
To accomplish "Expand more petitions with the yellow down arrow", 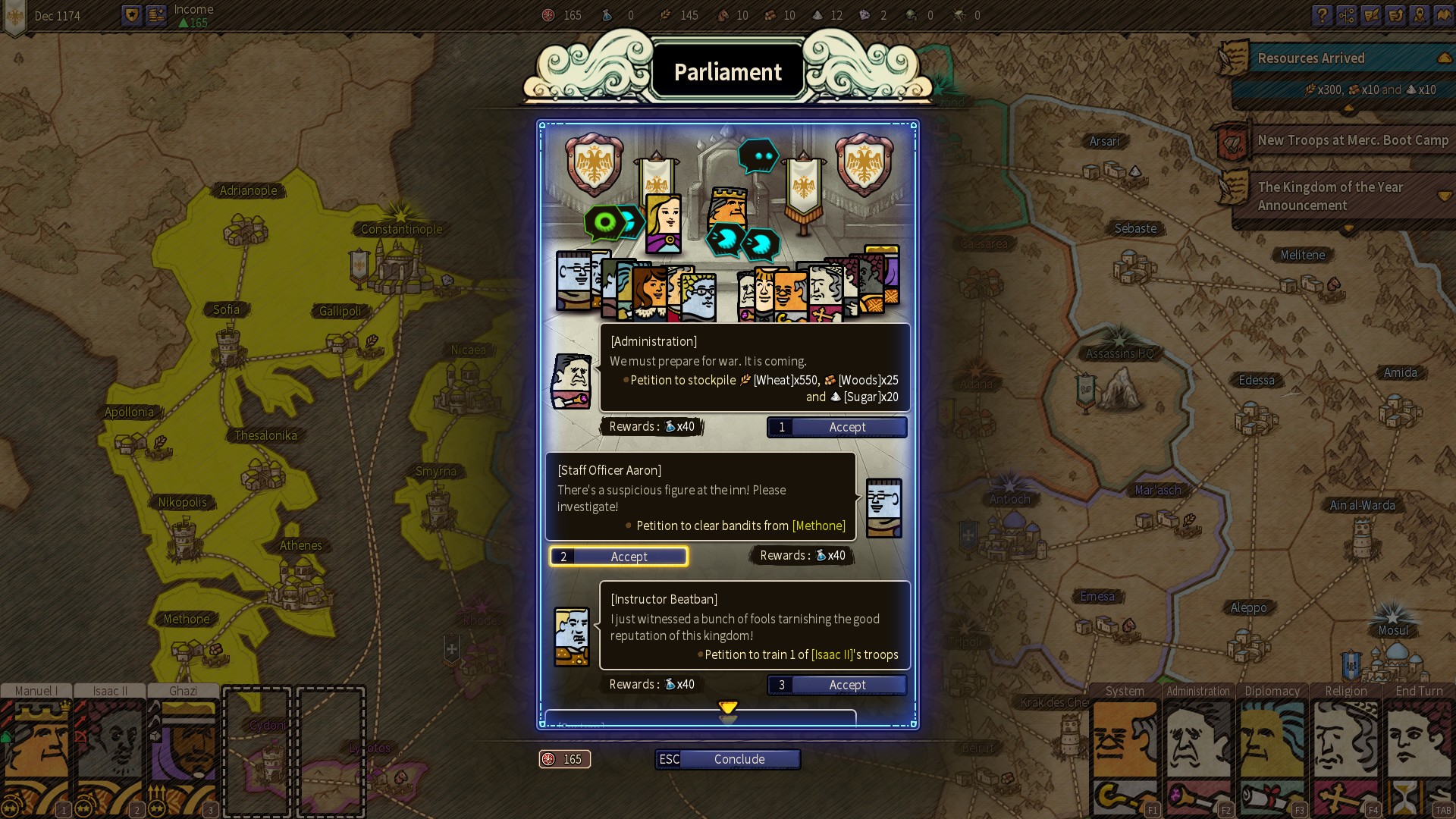I will point(728,708).
